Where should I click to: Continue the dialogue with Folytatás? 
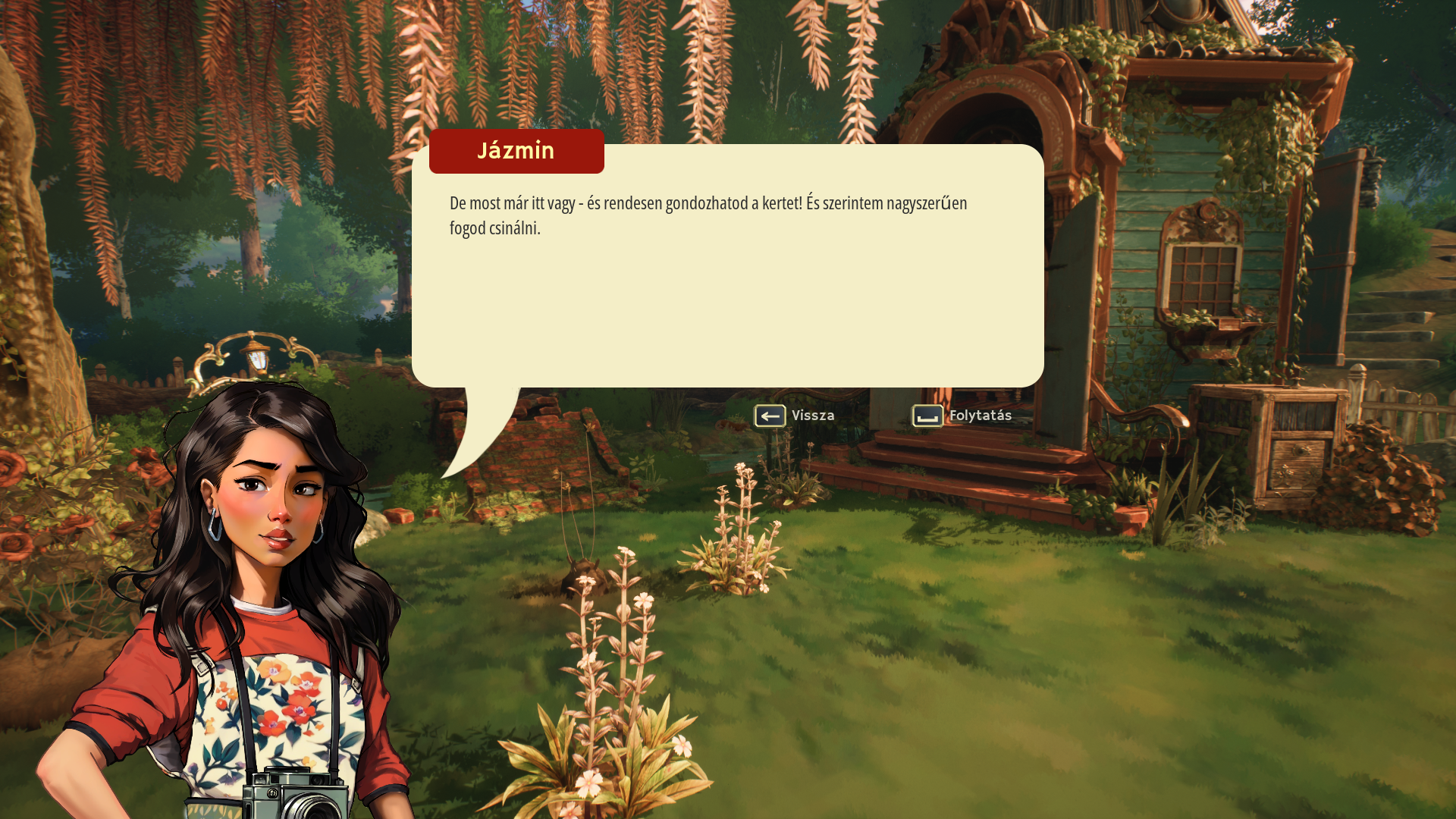(x=962, y=416)
